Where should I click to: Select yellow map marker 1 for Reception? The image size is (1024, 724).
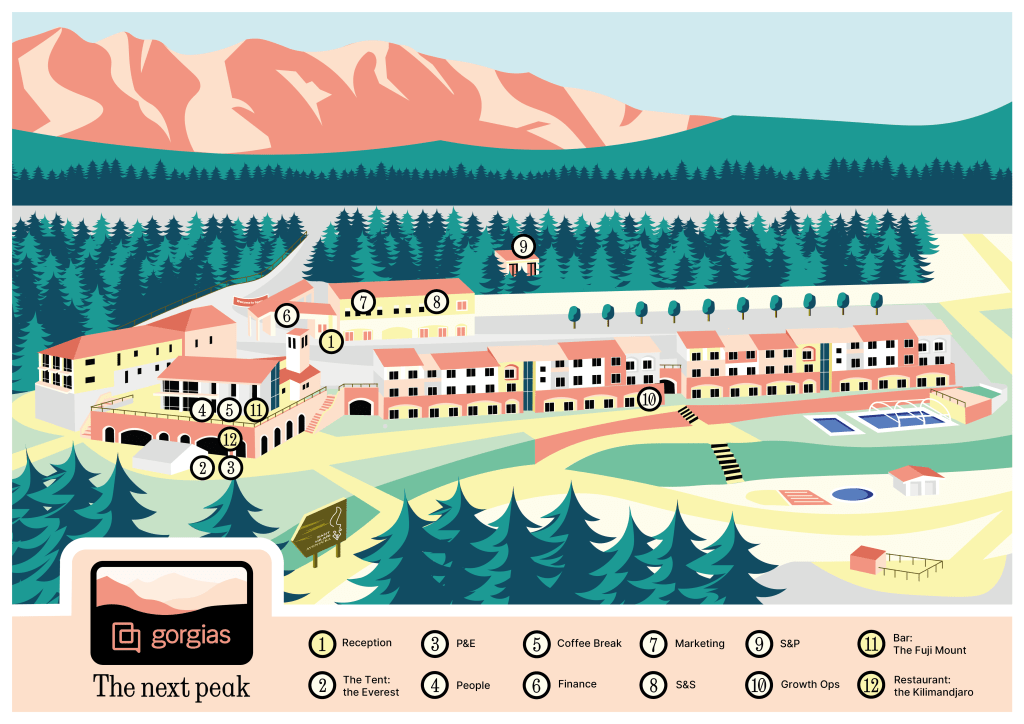[330, 342]
